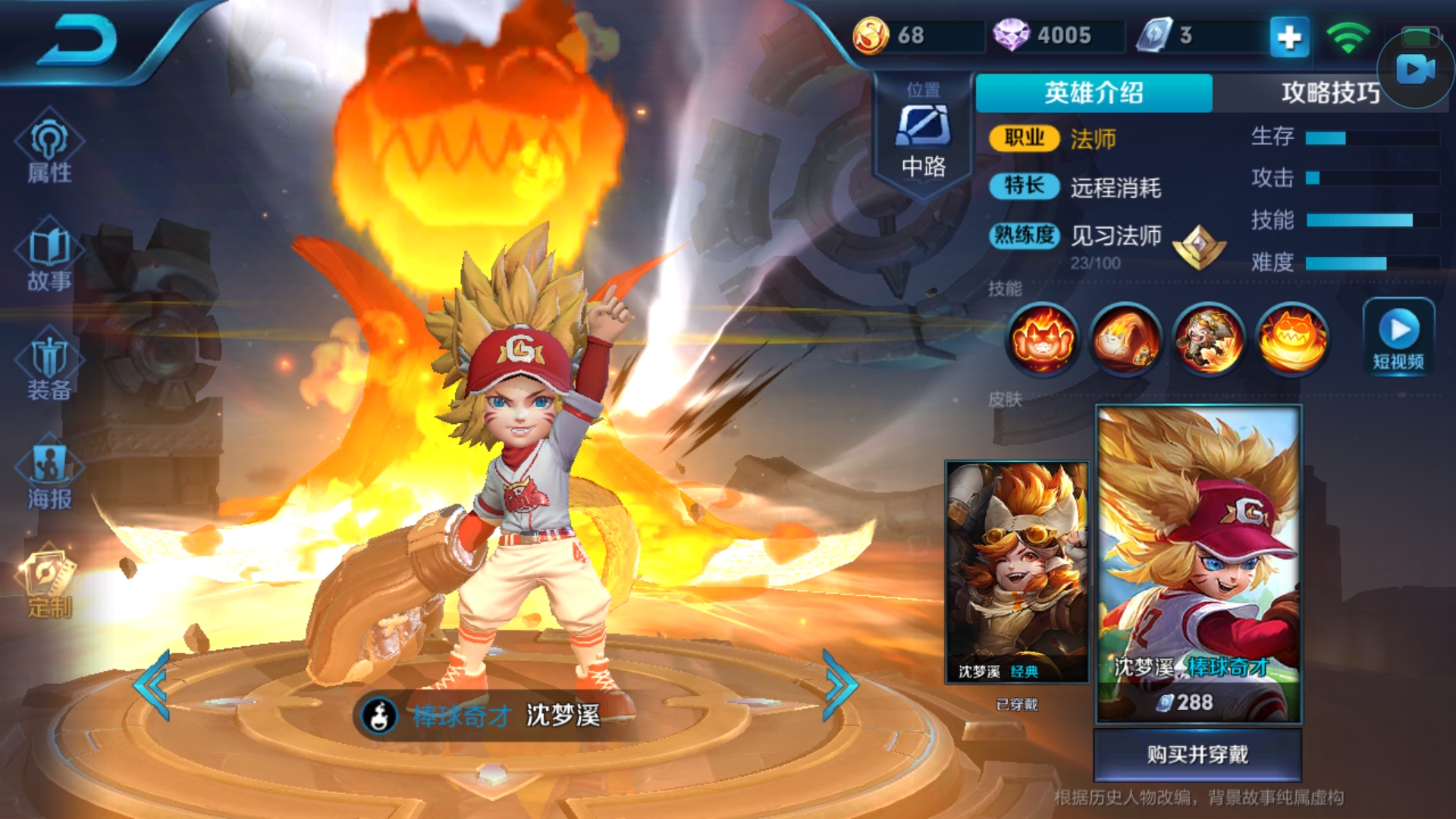The height and width of the screenshot is (819, 1456).
Task: Show the previous hero with left arrow
Action: click(x=153, y=685)
